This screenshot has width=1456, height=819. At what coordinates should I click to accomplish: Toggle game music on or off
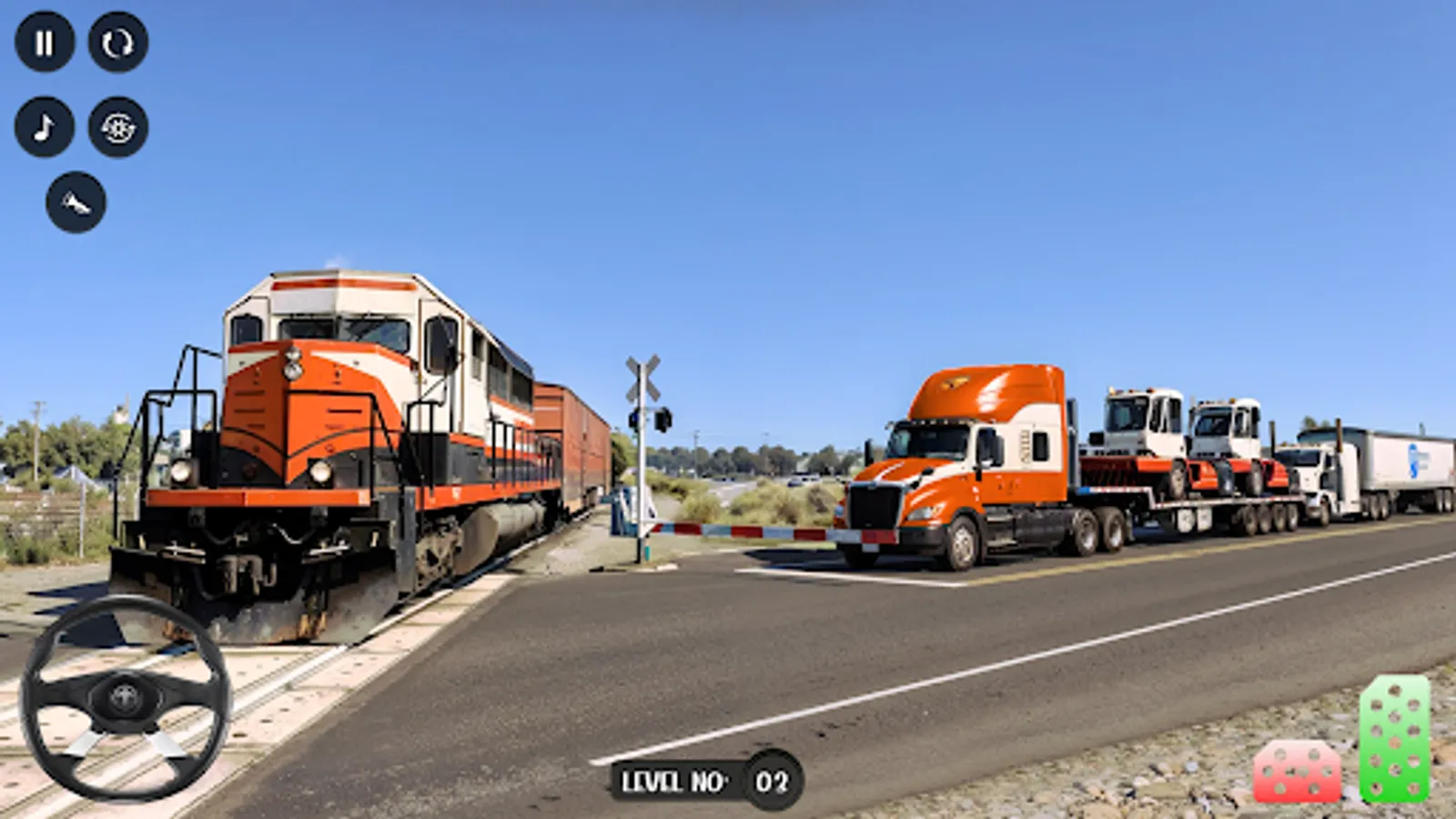(44, 125)
